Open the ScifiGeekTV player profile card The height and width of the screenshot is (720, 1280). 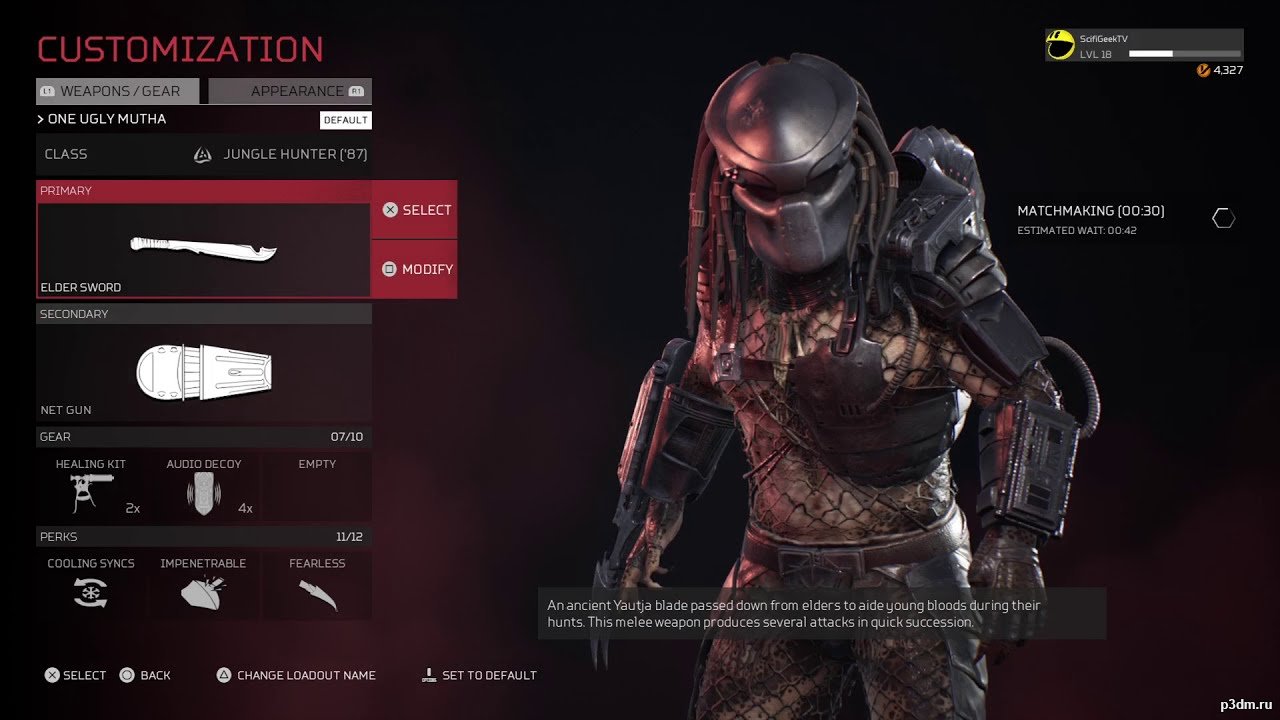pyautogui.click(x=1144, y=45)
